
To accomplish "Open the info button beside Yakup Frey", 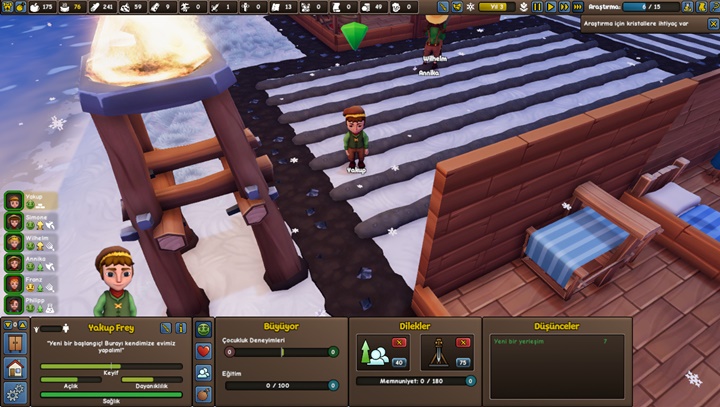I will (x=181, y=328).
